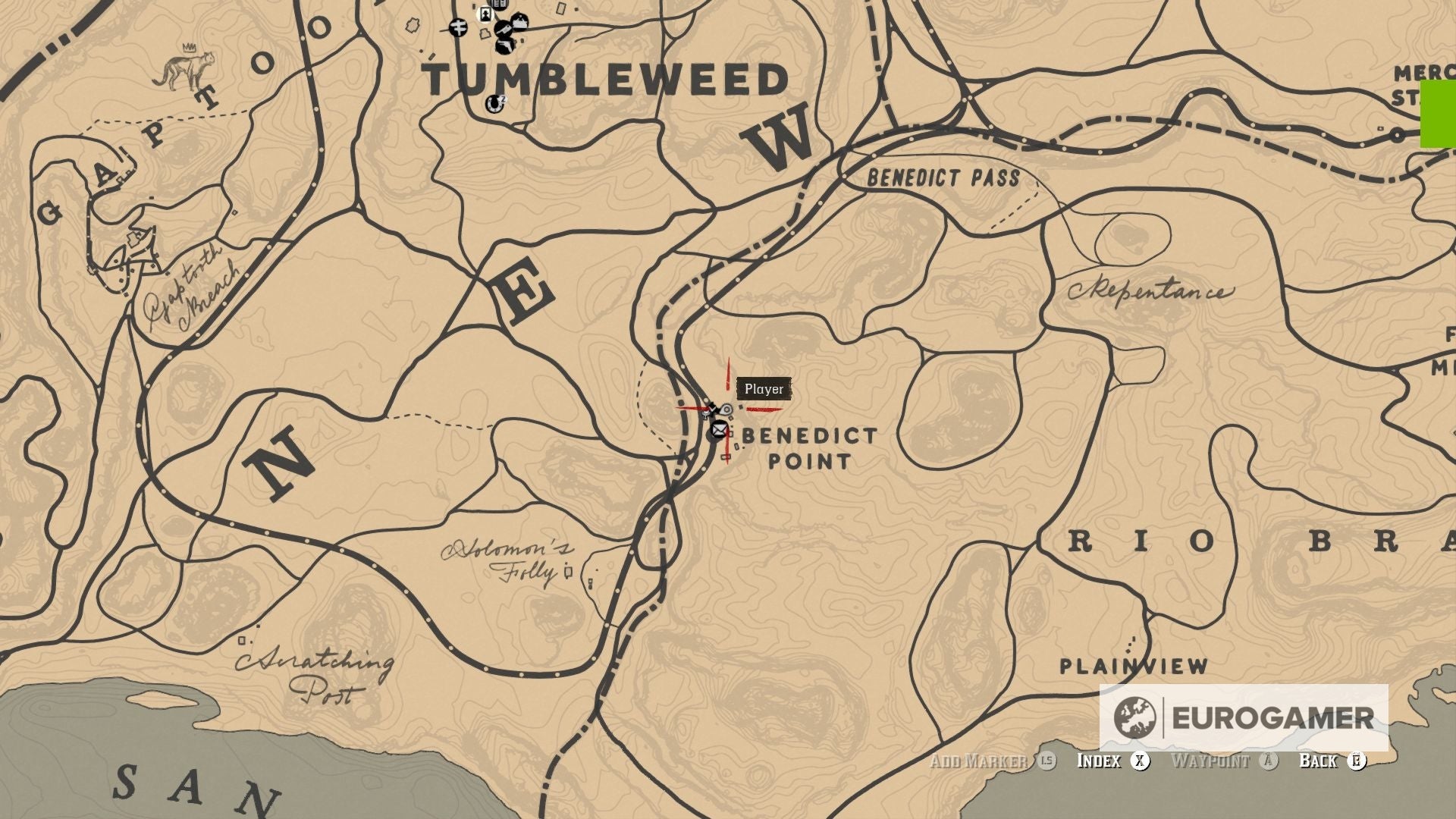Click the Player name tooltip label
Viewport: 1456px width, 819px height.
[x=764, y=388]
